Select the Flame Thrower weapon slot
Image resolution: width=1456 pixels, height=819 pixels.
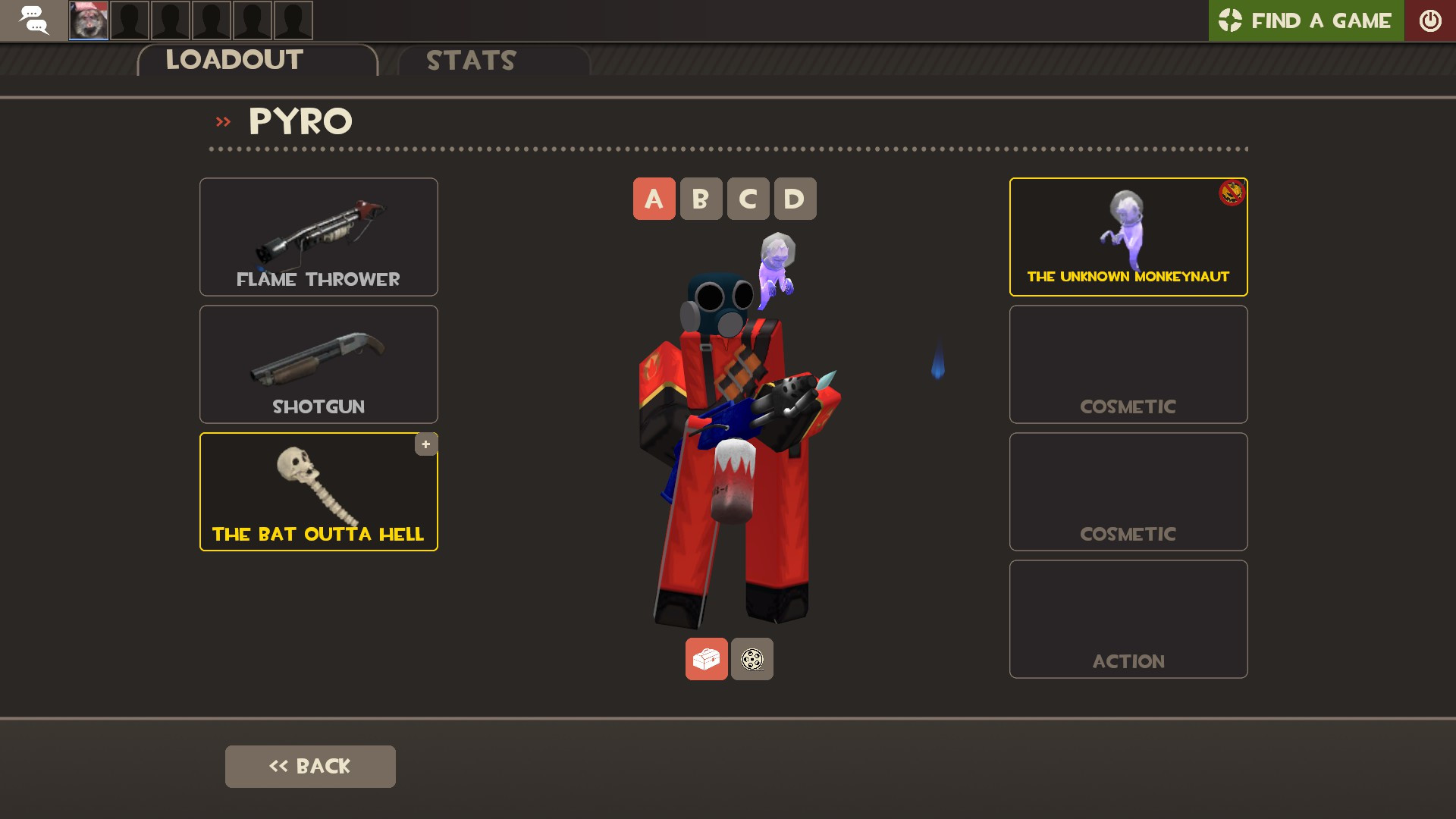318,237
